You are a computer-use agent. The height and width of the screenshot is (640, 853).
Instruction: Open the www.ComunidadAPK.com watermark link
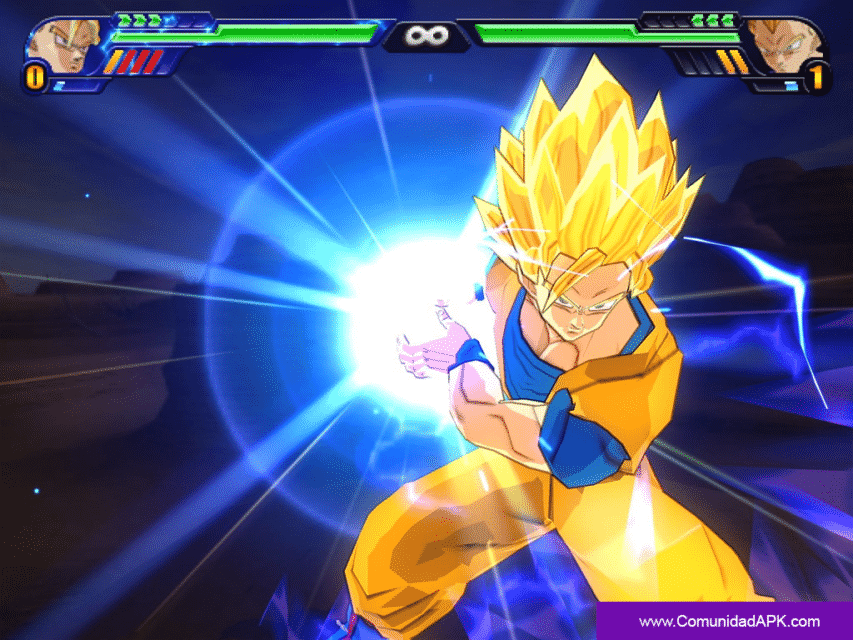click(729, 621)
